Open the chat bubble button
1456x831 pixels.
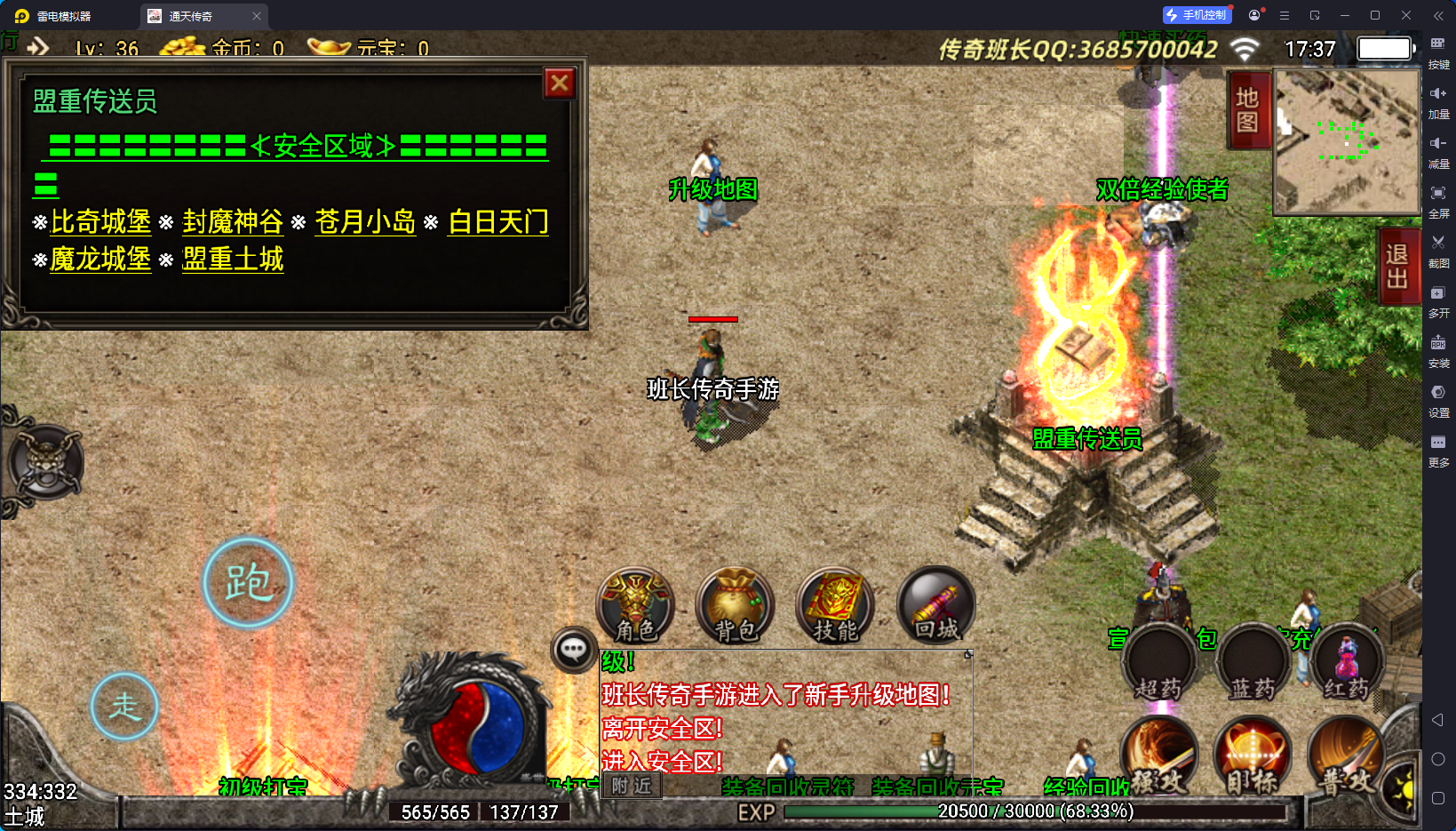click(x=573, y=650)
